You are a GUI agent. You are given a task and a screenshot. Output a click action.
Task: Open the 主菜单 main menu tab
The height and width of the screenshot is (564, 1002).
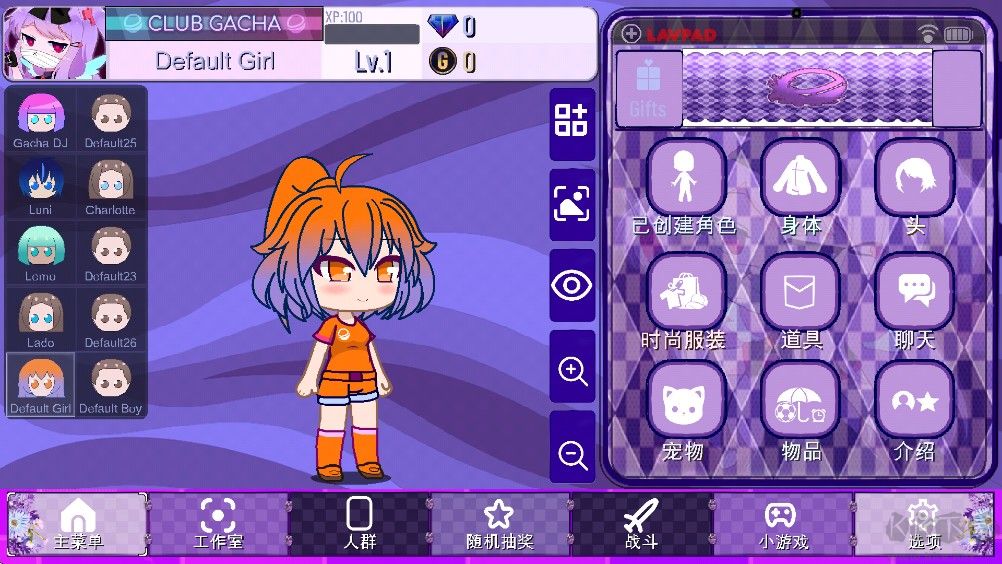point(78,523)
